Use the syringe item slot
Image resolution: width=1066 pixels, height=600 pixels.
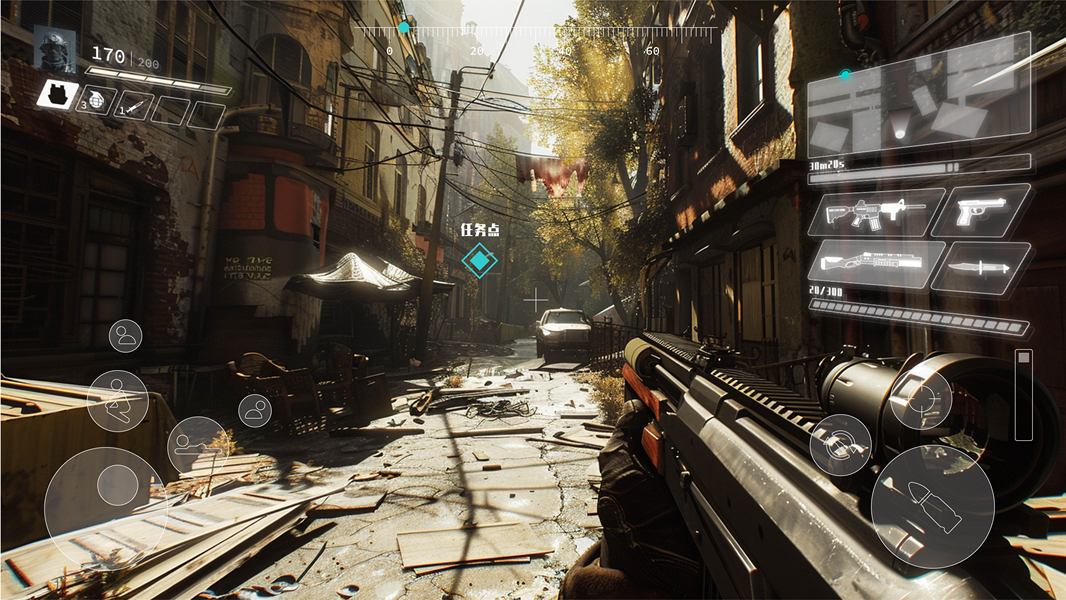tap(134, 105)
